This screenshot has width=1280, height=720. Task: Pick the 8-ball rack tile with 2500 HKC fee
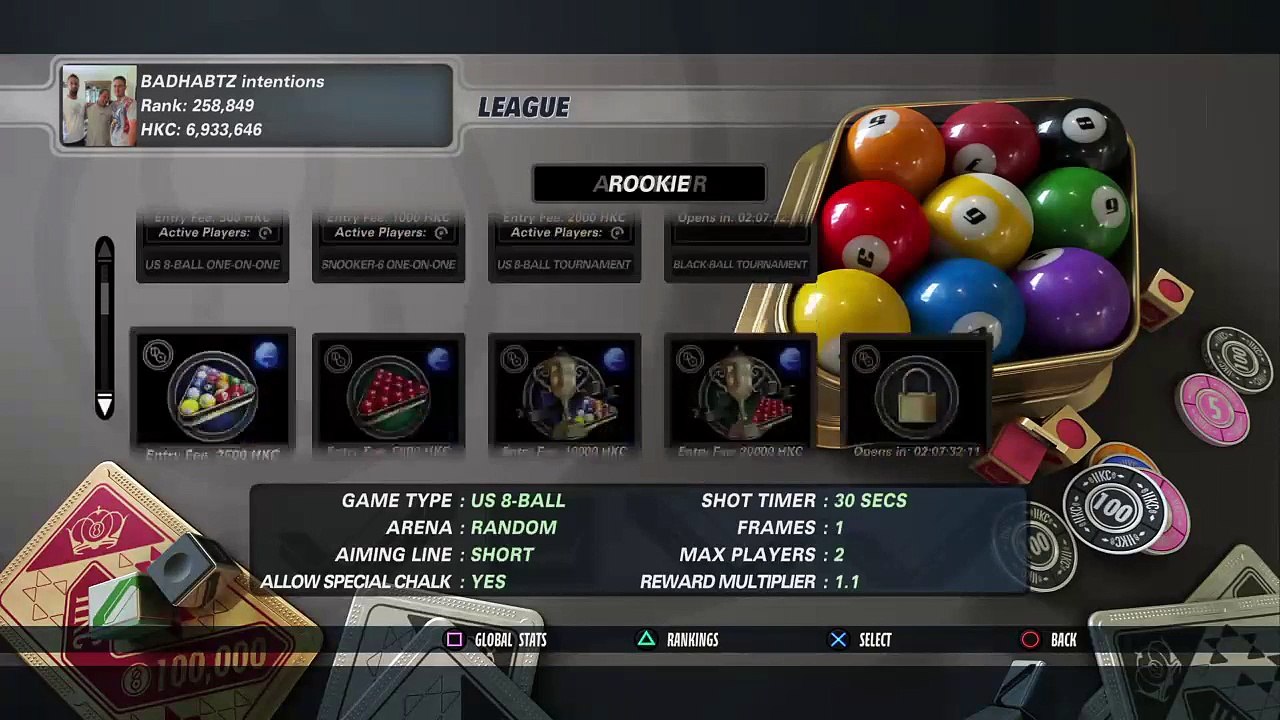212,391
